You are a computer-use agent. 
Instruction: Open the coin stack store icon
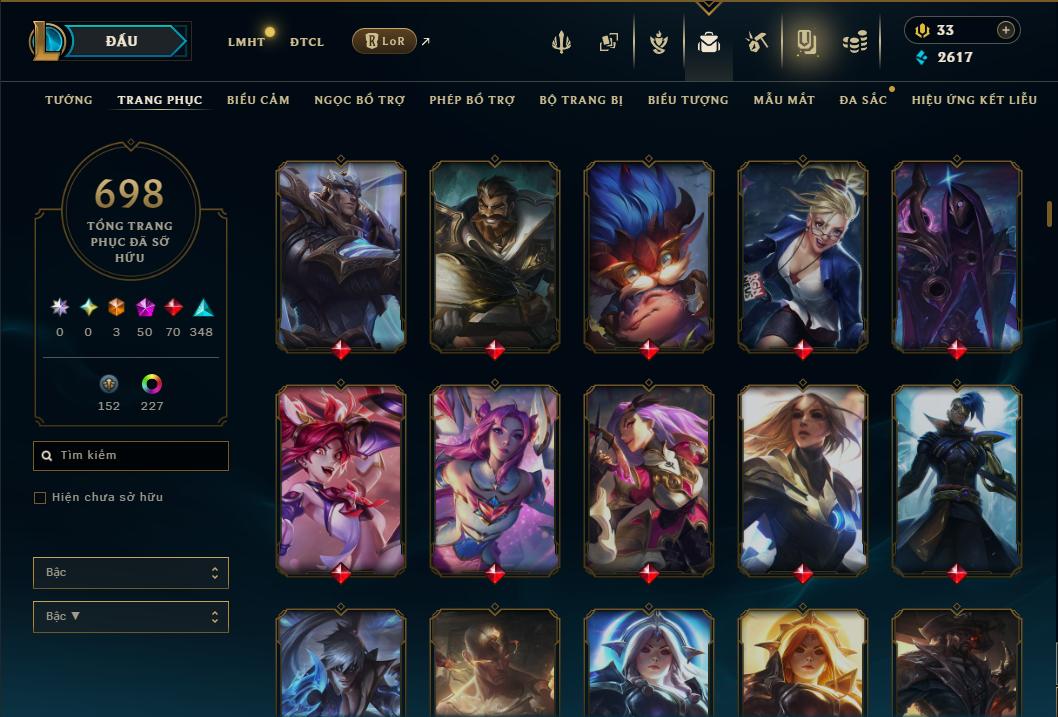(854, 42)
